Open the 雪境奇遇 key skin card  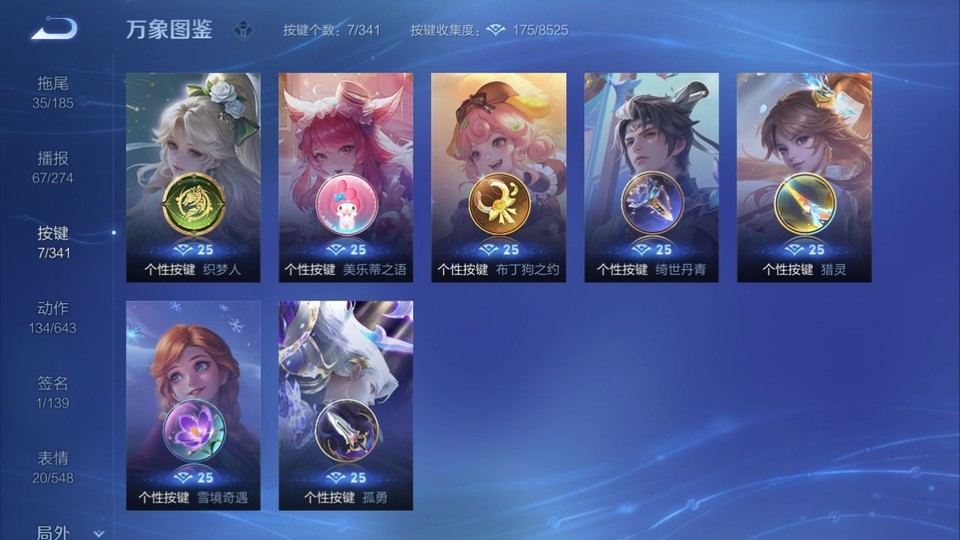(193, 405)
